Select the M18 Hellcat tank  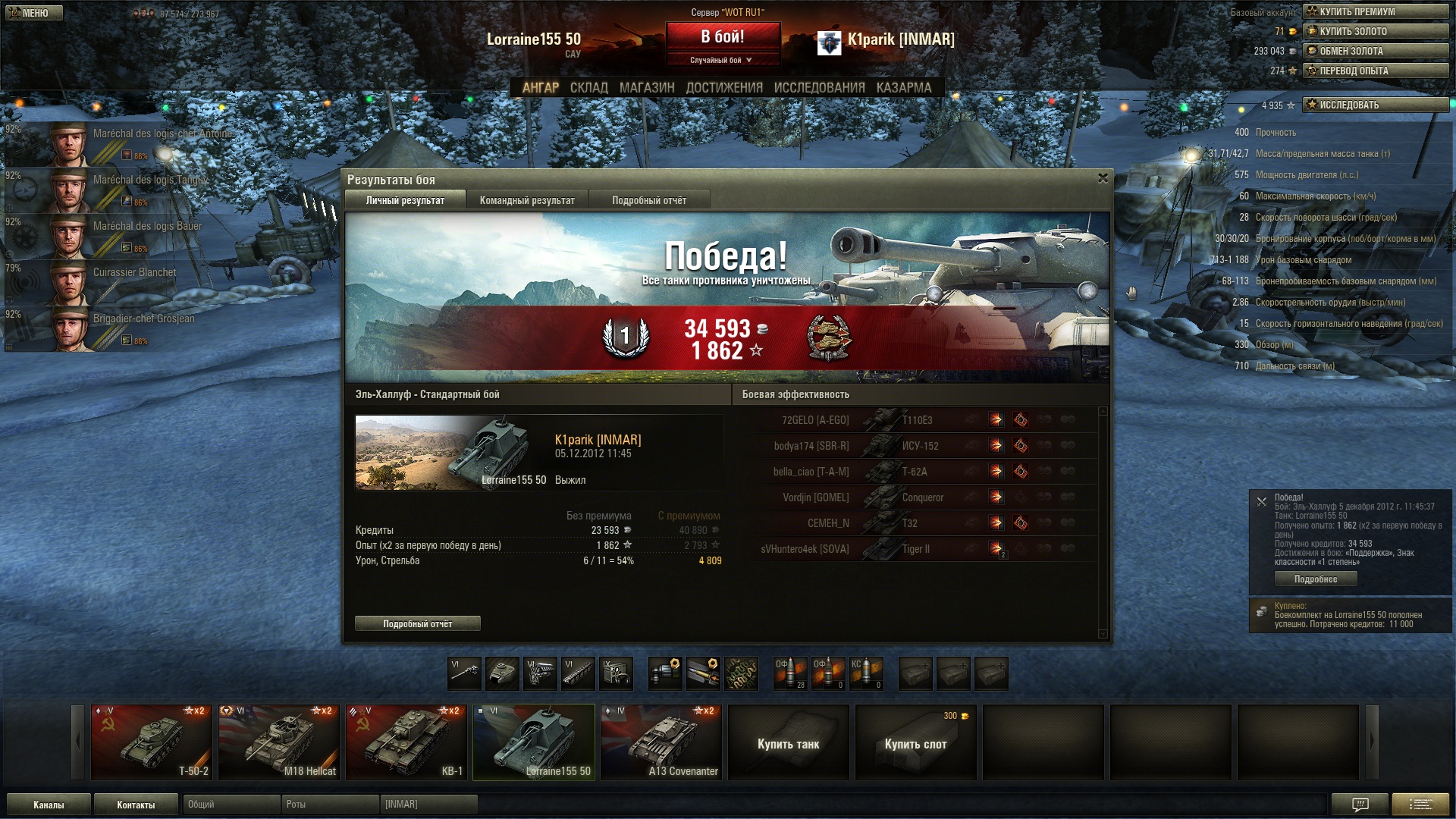(279, 742)
